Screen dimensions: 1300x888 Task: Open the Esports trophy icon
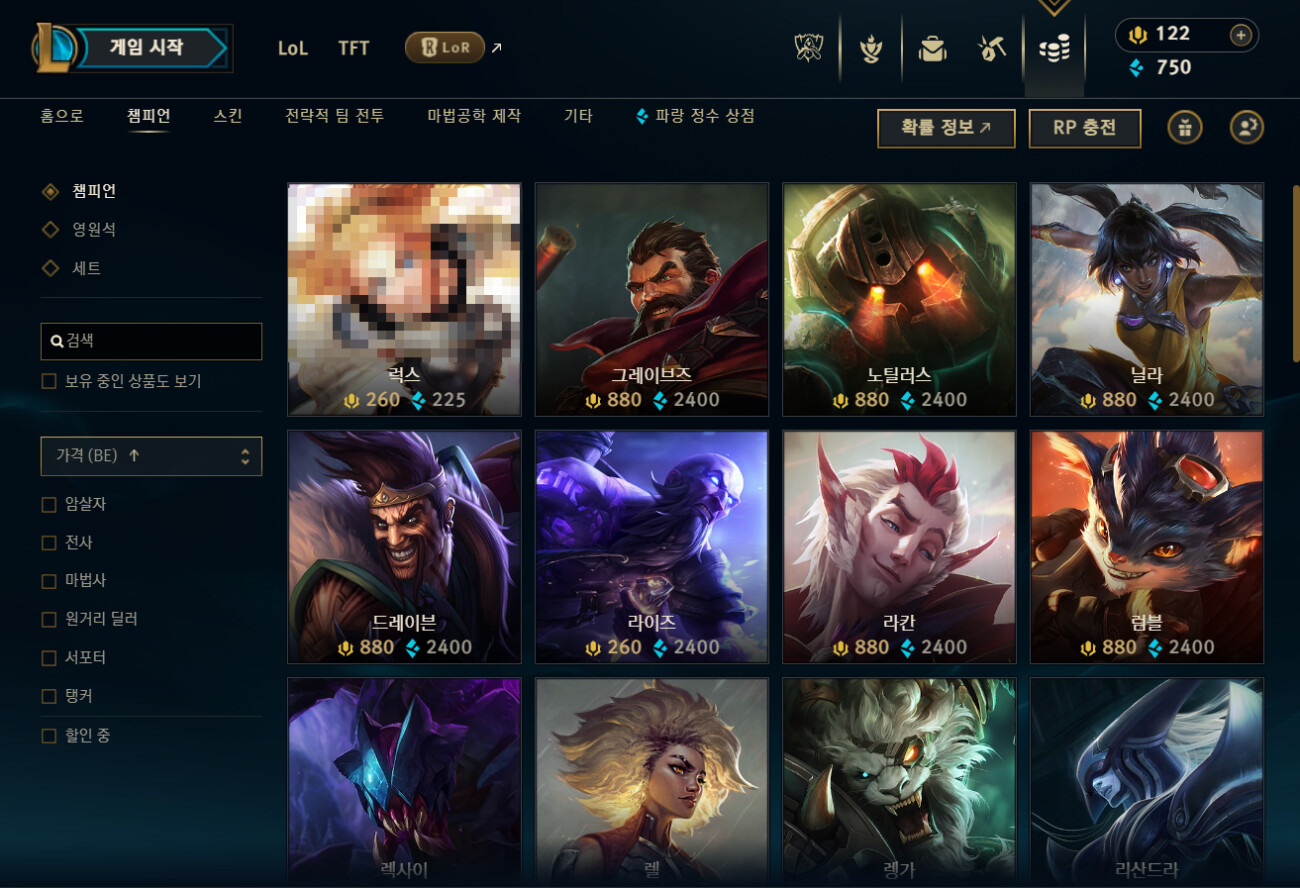[x=808, y=50]
